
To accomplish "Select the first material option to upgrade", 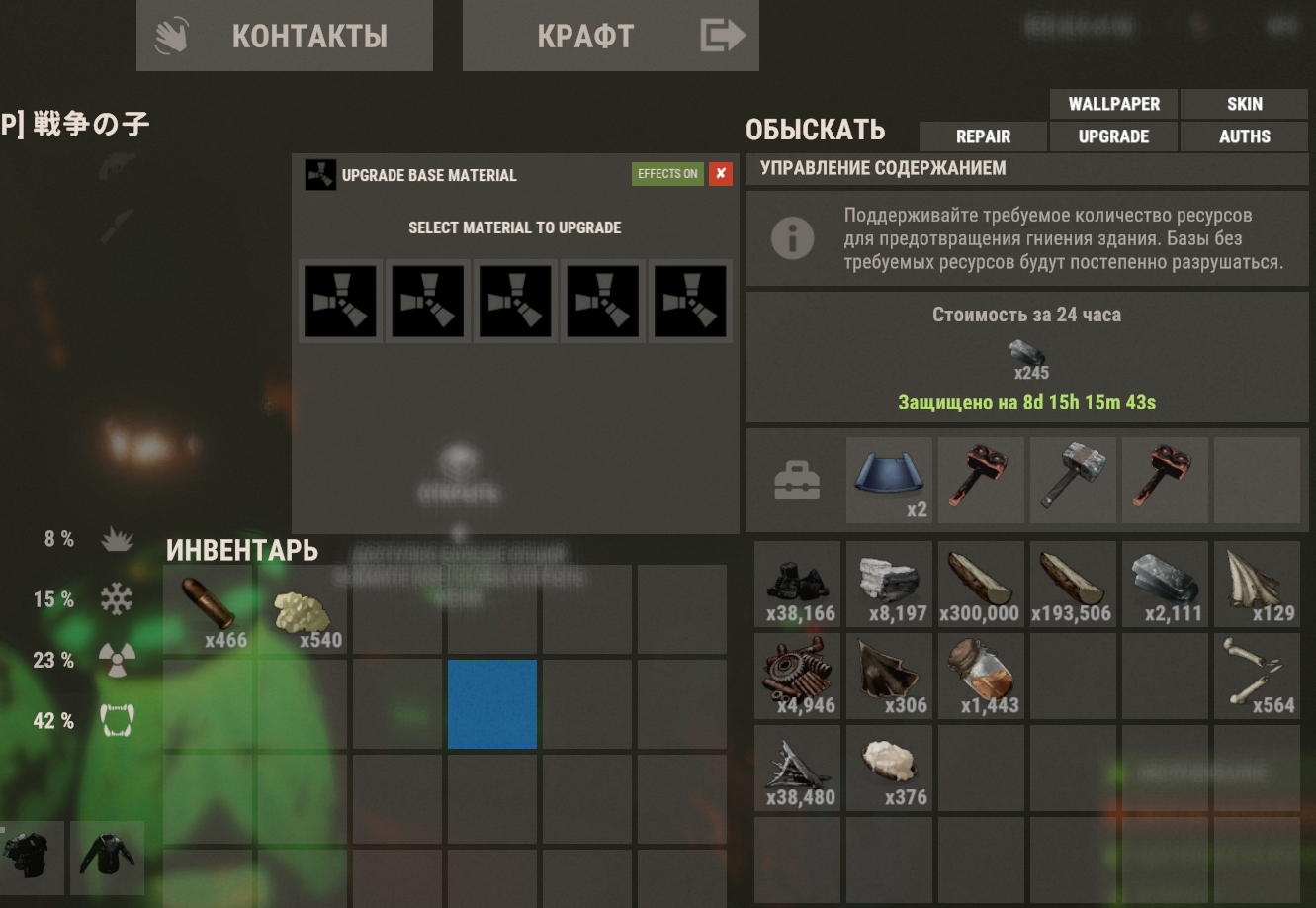I will coord(339,302).
